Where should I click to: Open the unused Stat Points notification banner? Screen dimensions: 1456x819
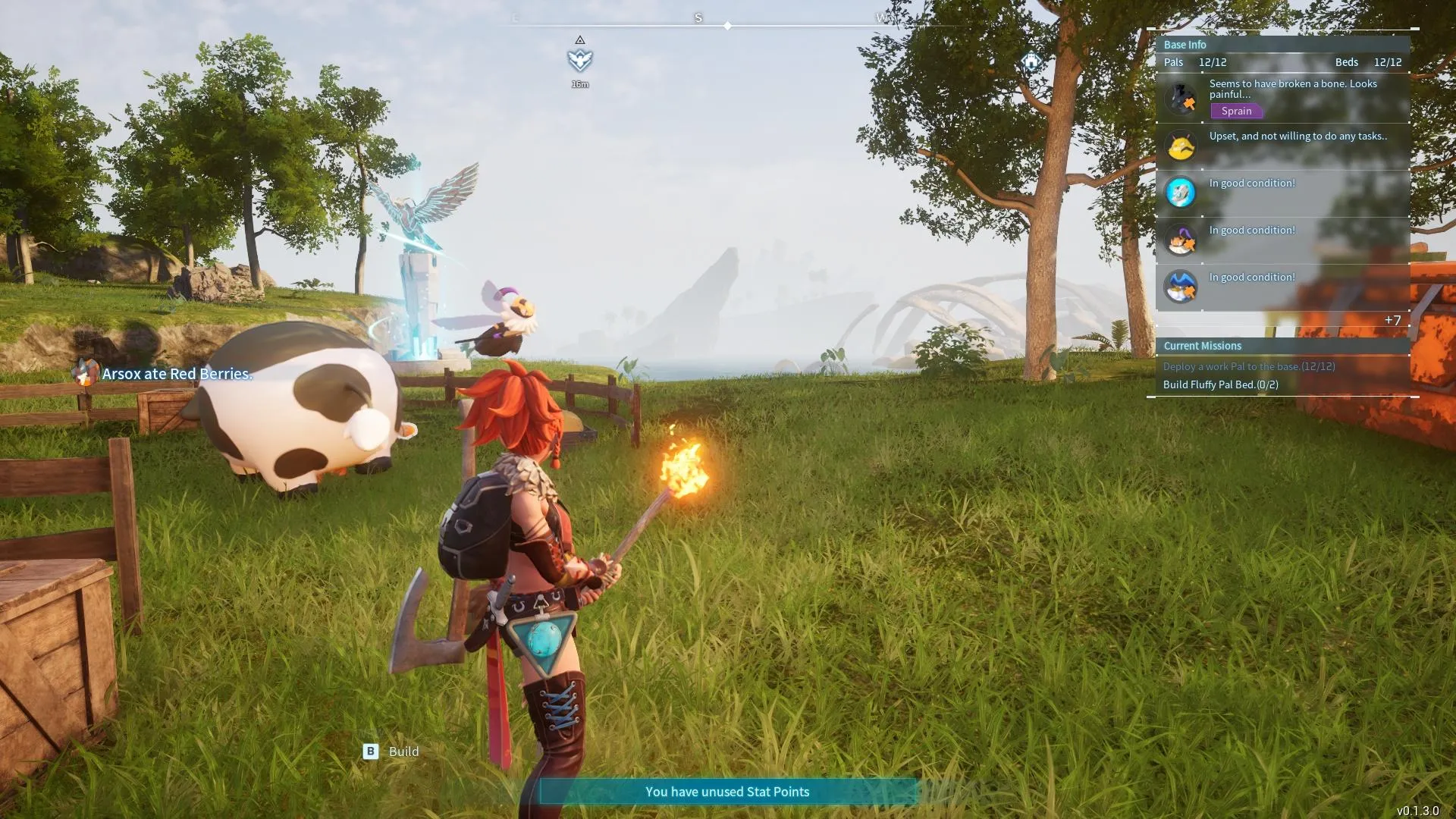tap(727, 792)
